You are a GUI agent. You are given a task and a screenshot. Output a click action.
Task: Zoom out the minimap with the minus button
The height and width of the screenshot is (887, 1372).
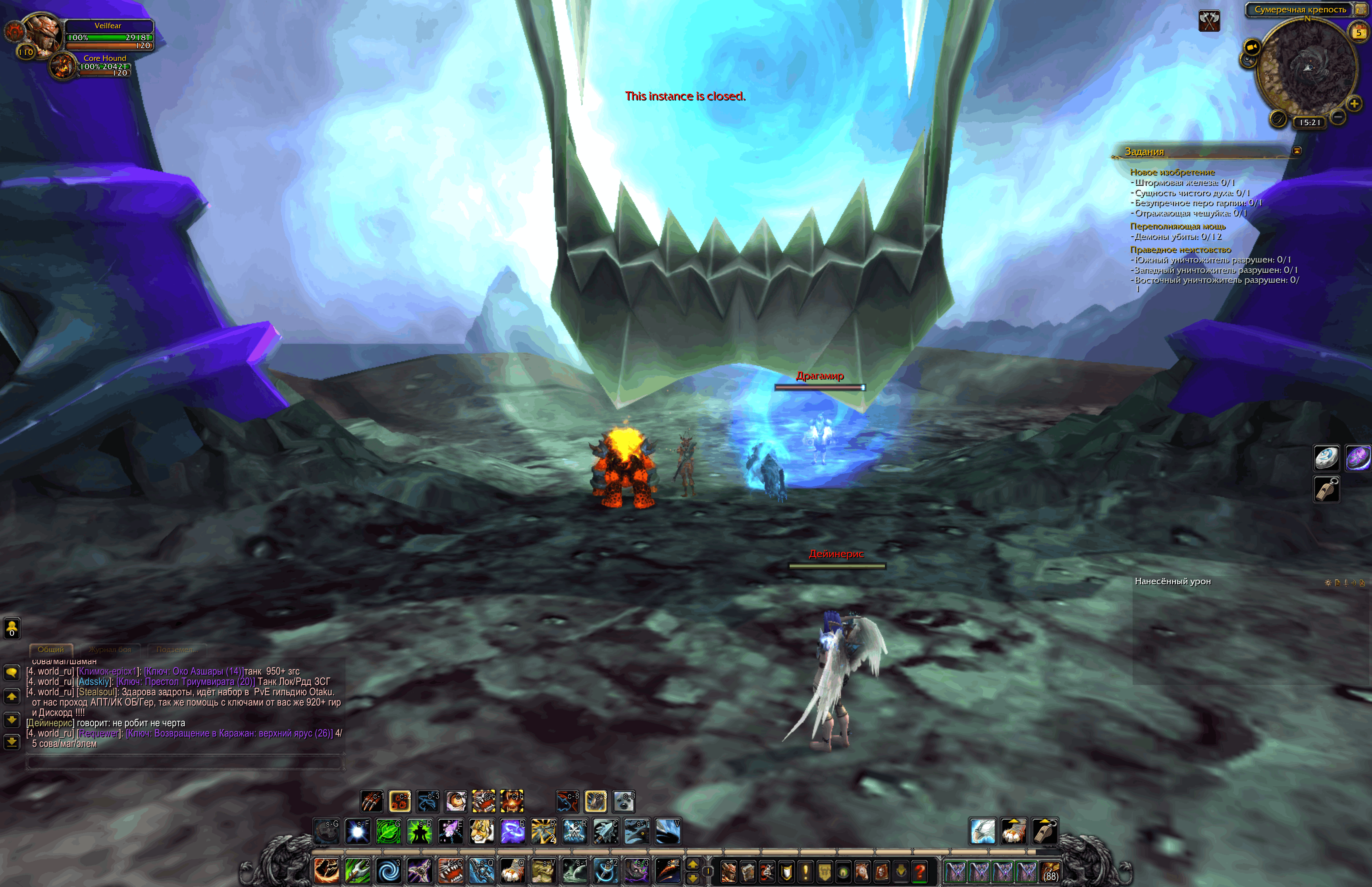tap(1338, 118)
